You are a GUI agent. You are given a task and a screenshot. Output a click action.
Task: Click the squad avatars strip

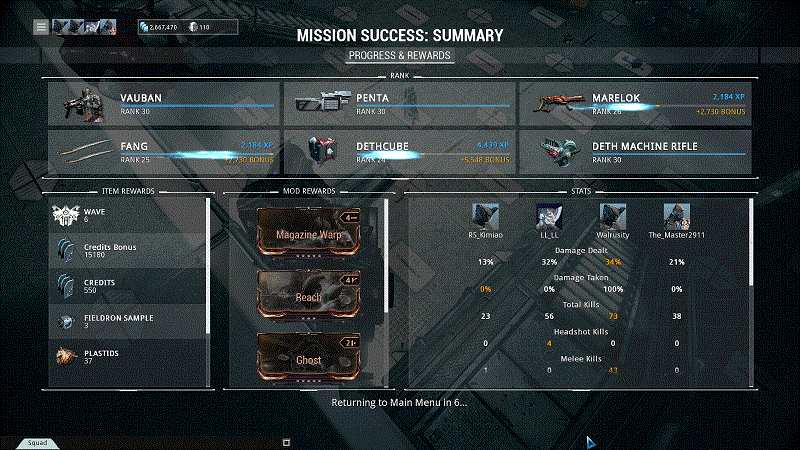click(84, 27)
